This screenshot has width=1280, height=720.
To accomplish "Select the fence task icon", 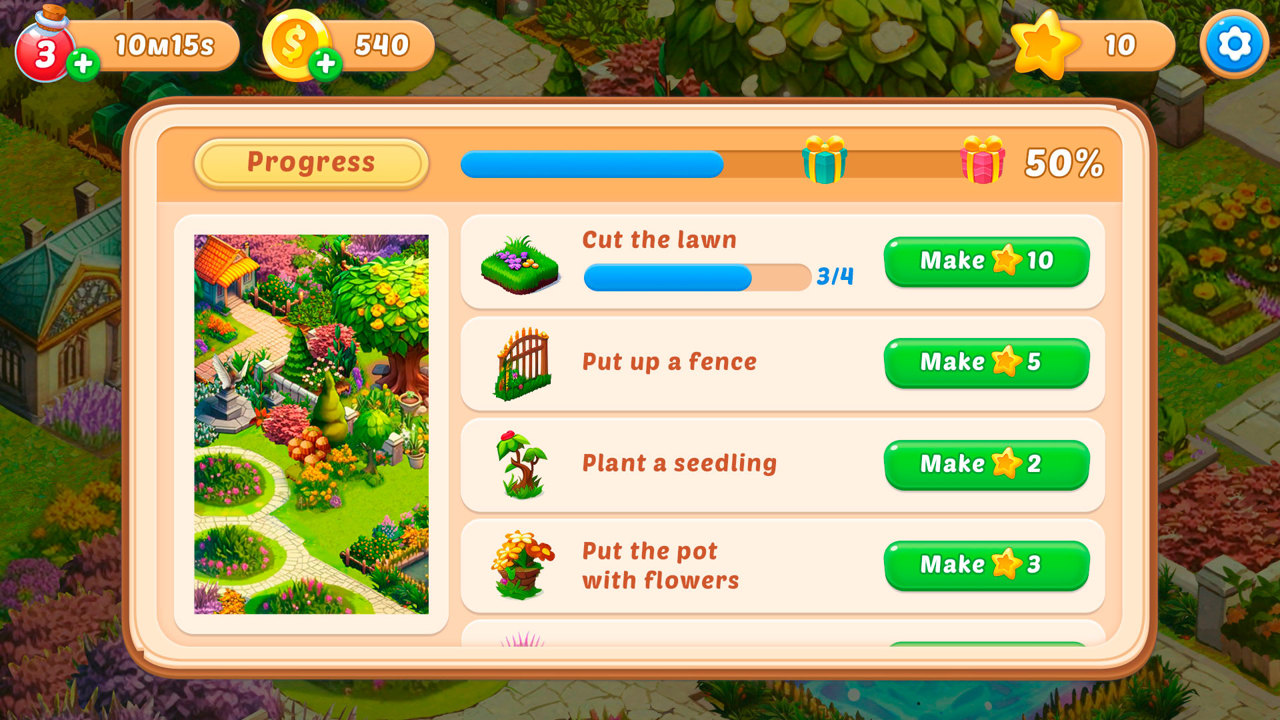I will [x=522, y=365].
